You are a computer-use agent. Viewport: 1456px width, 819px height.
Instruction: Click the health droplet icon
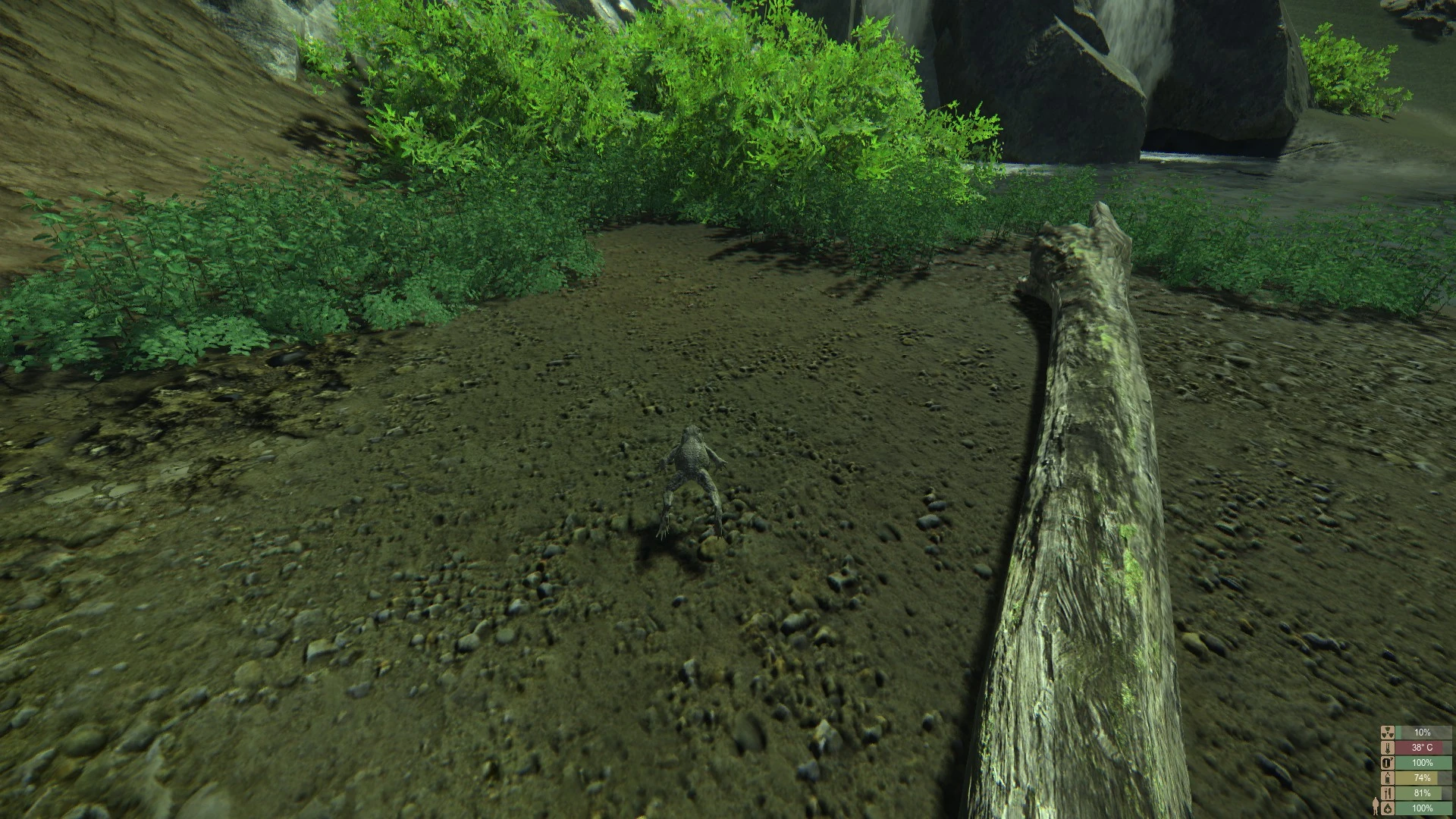1388,808
